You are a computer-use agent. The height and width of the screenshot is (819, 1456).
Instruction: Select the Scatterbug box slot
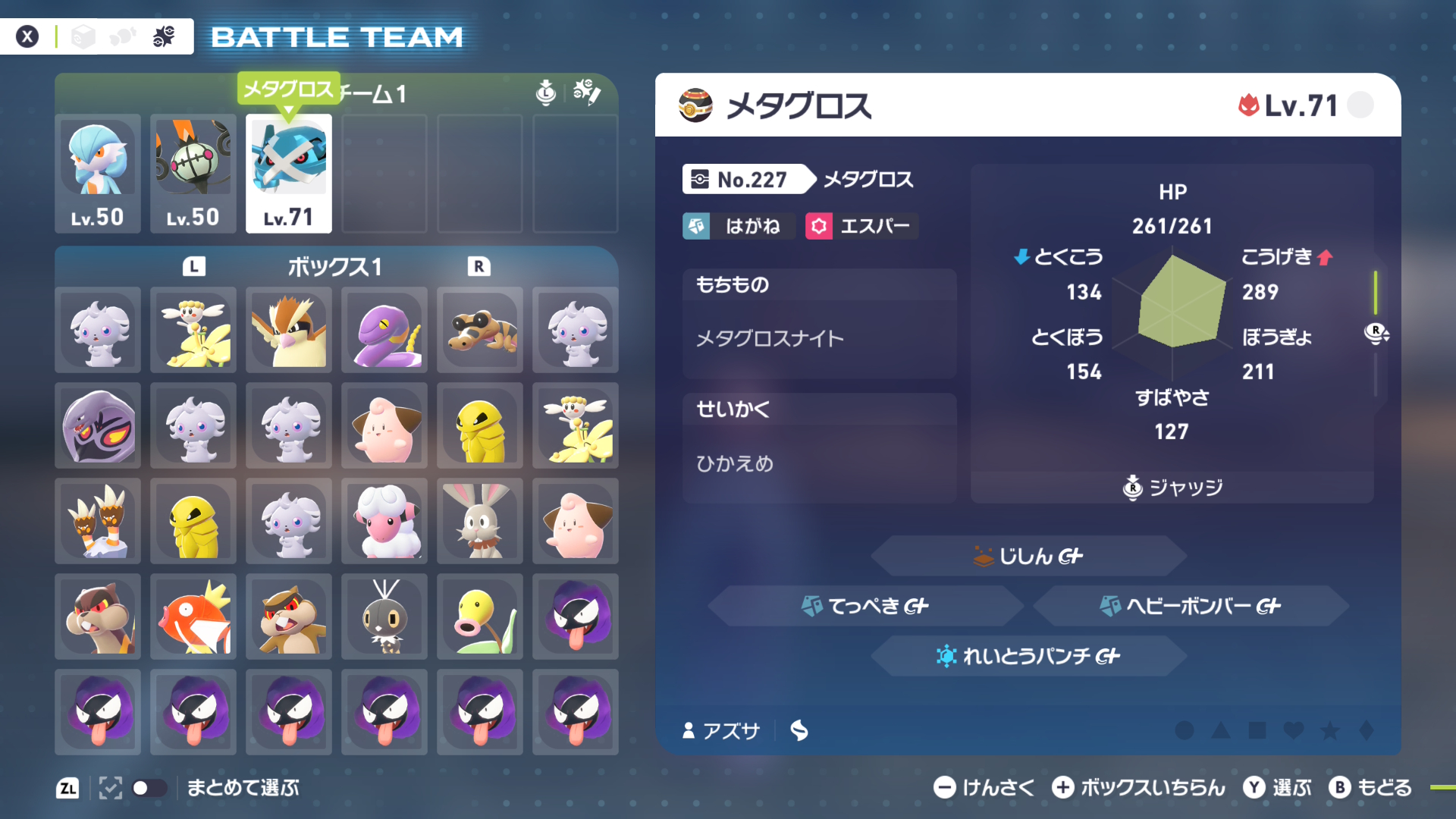pyautogui.click(x=384, y=617)
